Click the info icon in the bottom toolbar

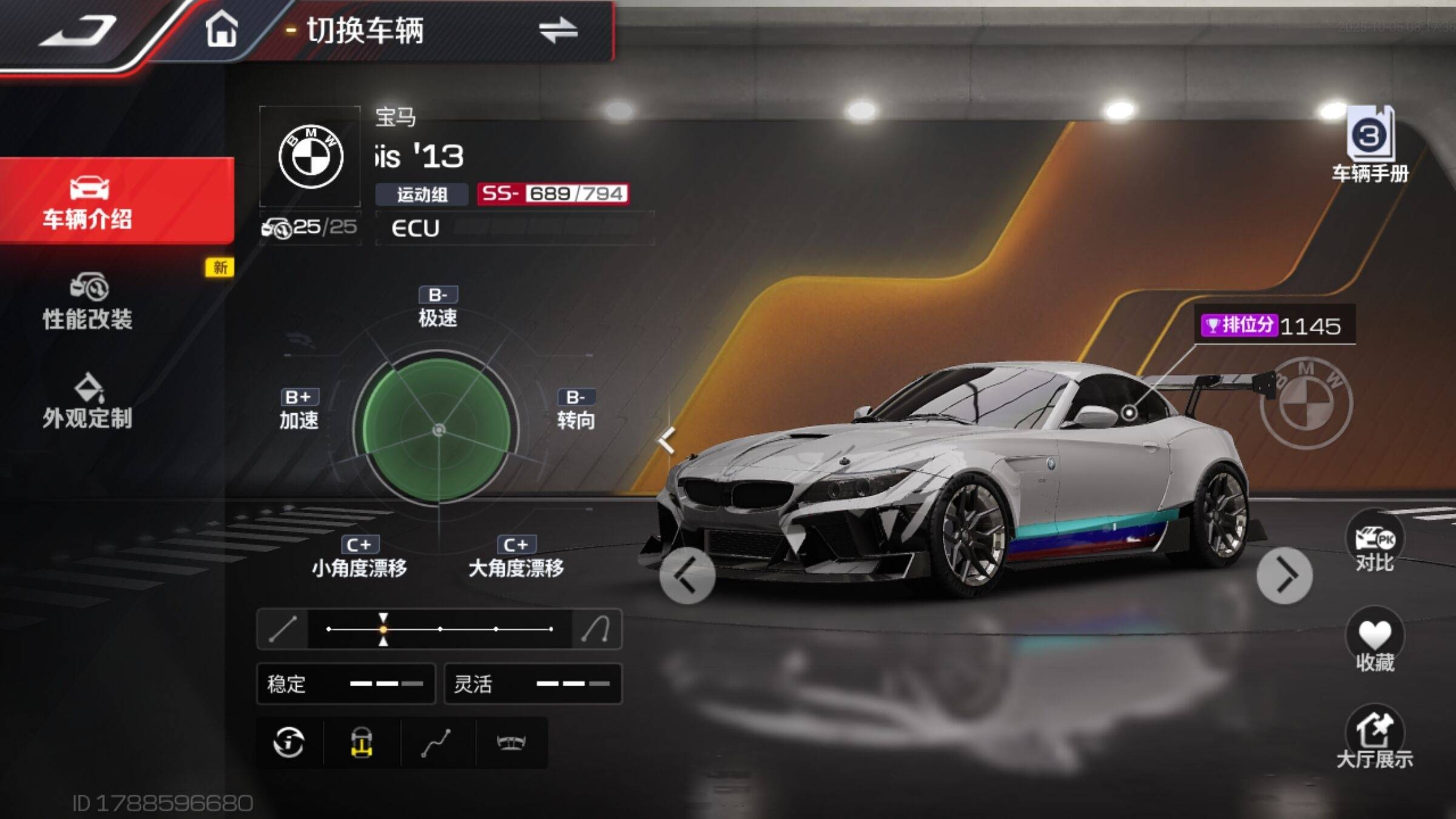289,742
